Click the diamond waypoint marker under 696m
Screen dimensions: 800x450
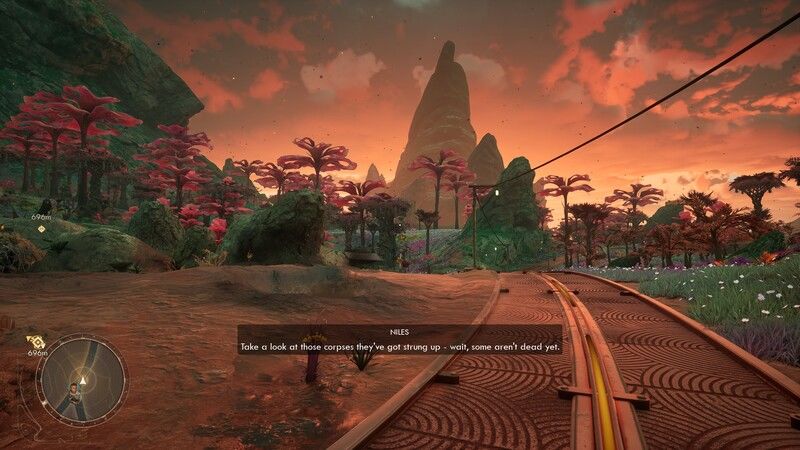click(41, 229)
